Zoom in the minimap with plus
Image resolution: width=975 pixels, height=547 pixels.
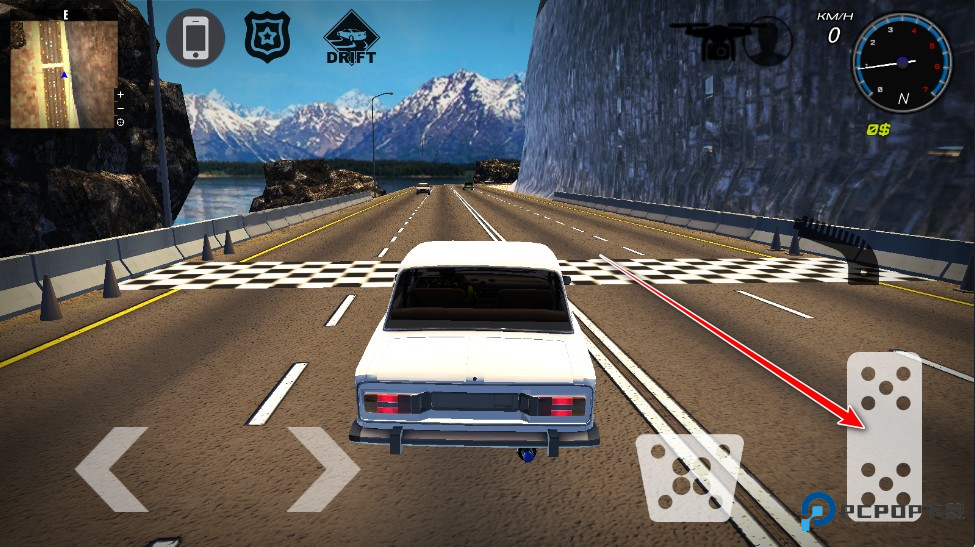[120, 94]
